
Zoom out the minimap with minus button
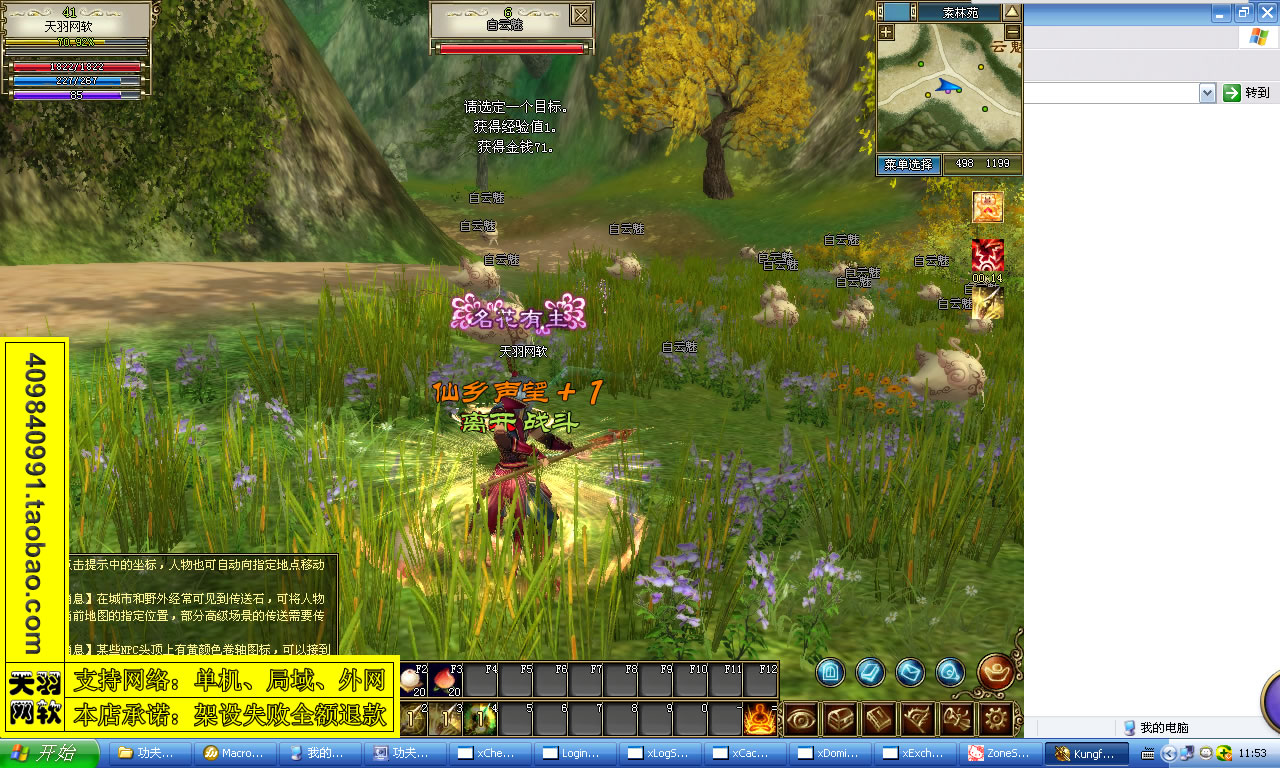(x=1013, y=32)
